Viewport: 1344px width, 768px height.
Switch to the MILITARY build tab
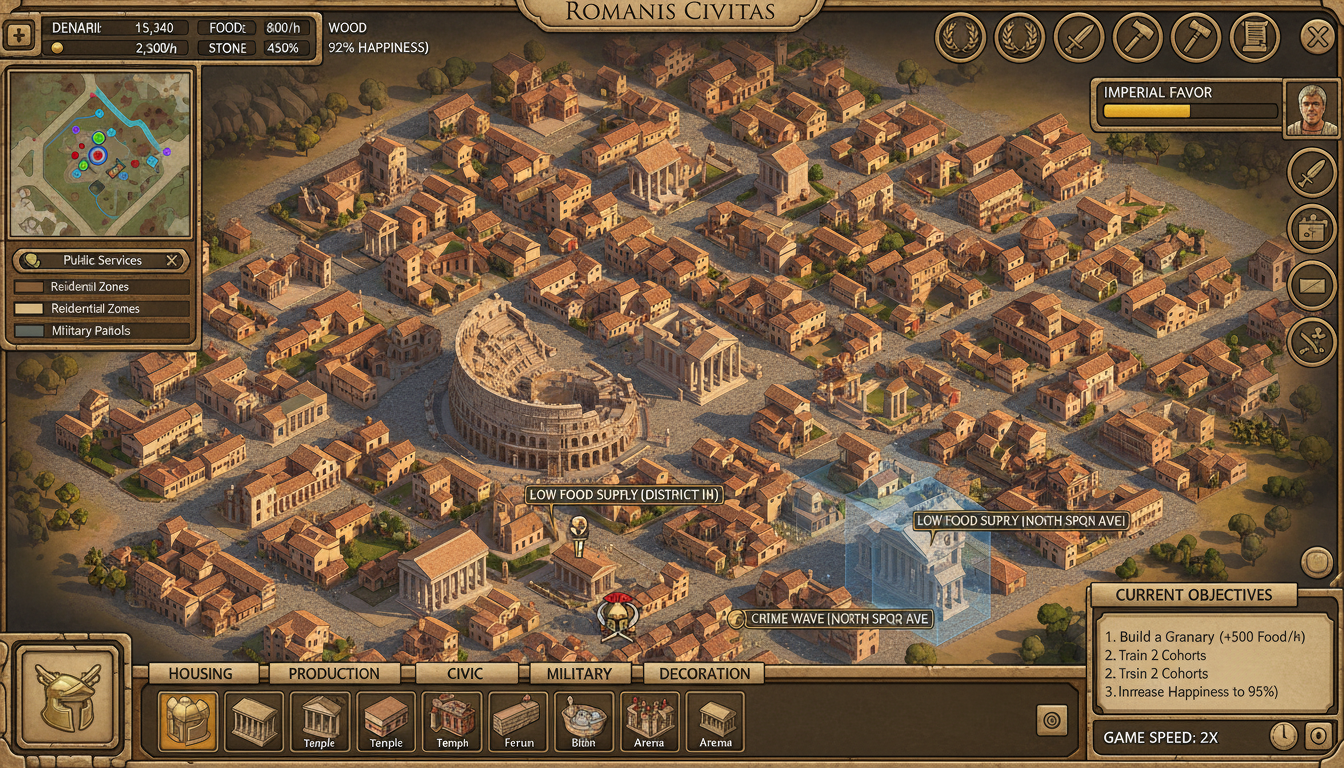pos(580,673)
